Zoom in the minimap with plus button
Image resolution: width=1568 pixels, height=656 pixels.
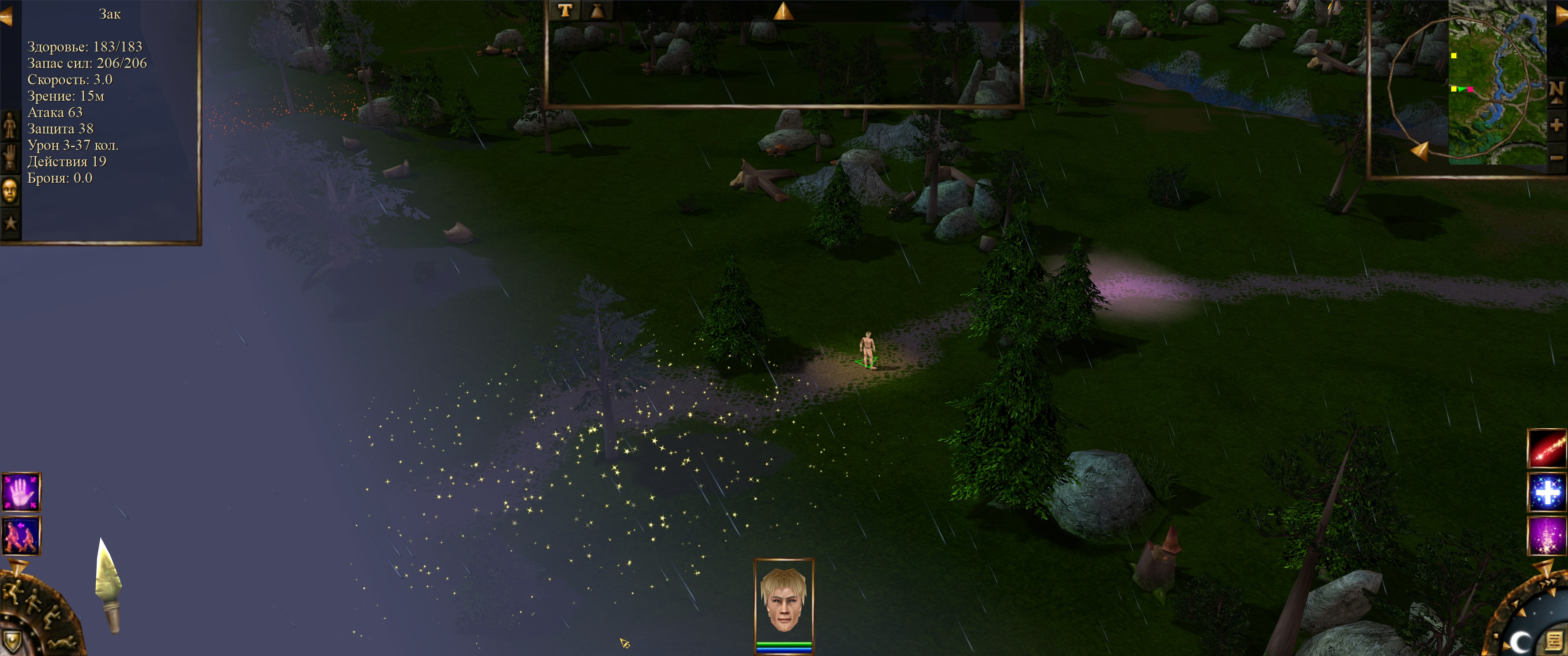[x=1557, y=125]
